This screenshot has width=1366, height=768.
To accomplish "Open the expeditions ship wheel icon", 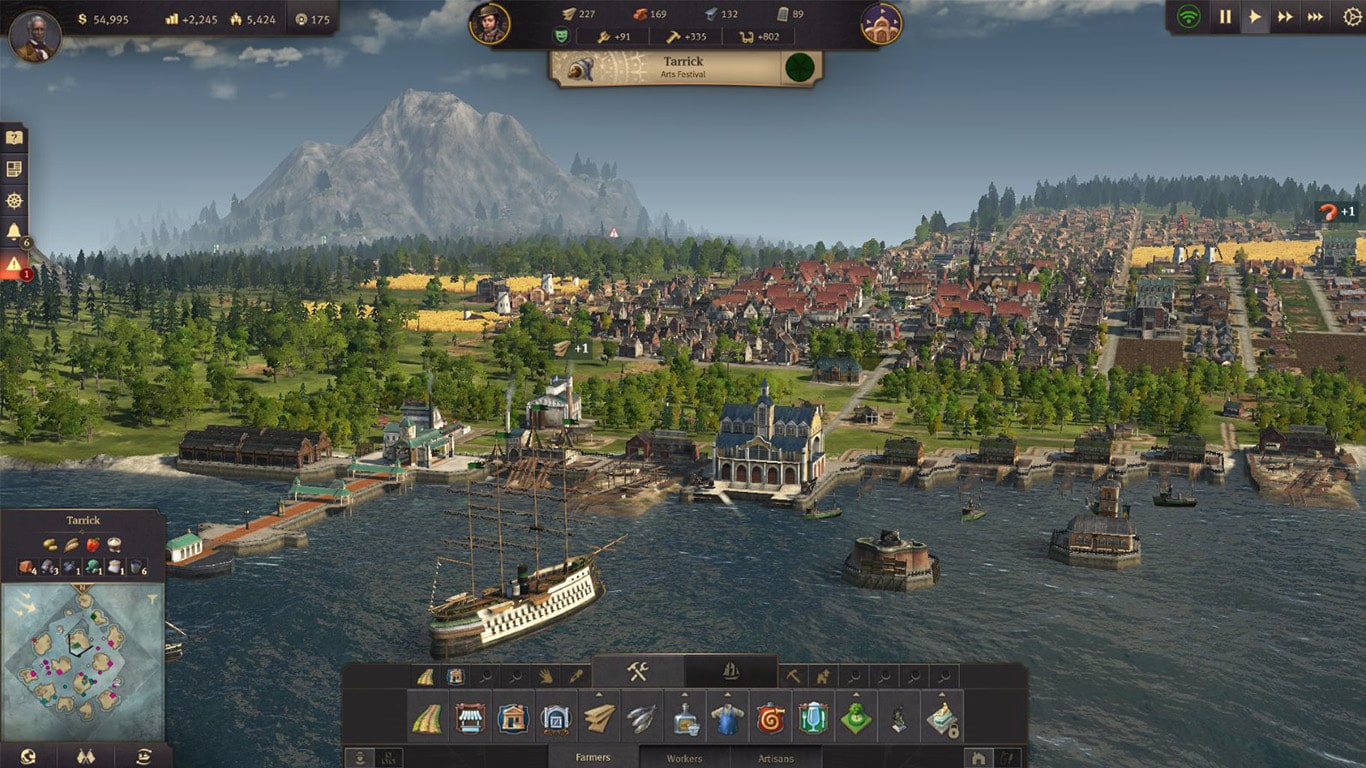I will 14,200.
